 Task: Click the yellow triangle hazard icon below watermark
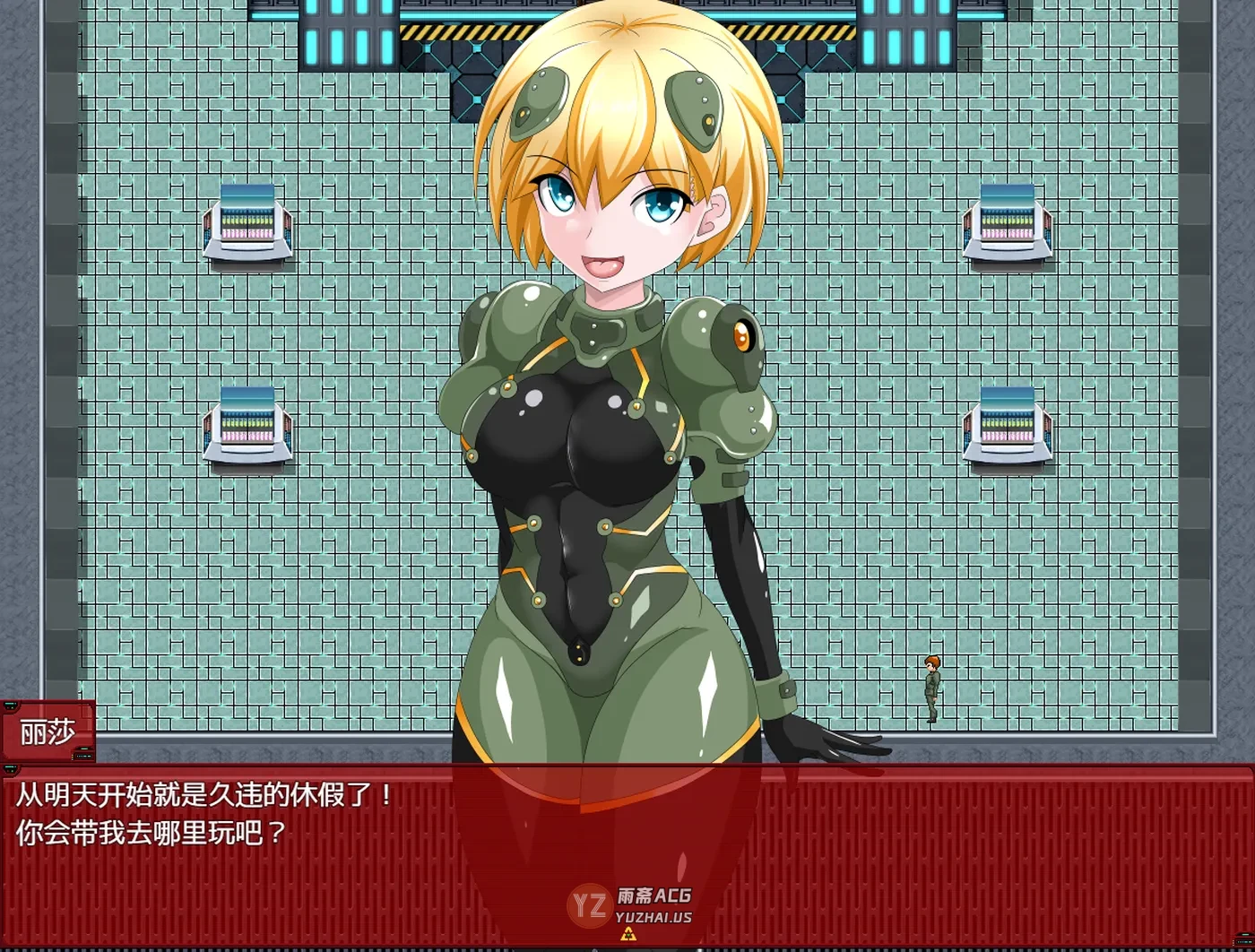click(628, 934)
